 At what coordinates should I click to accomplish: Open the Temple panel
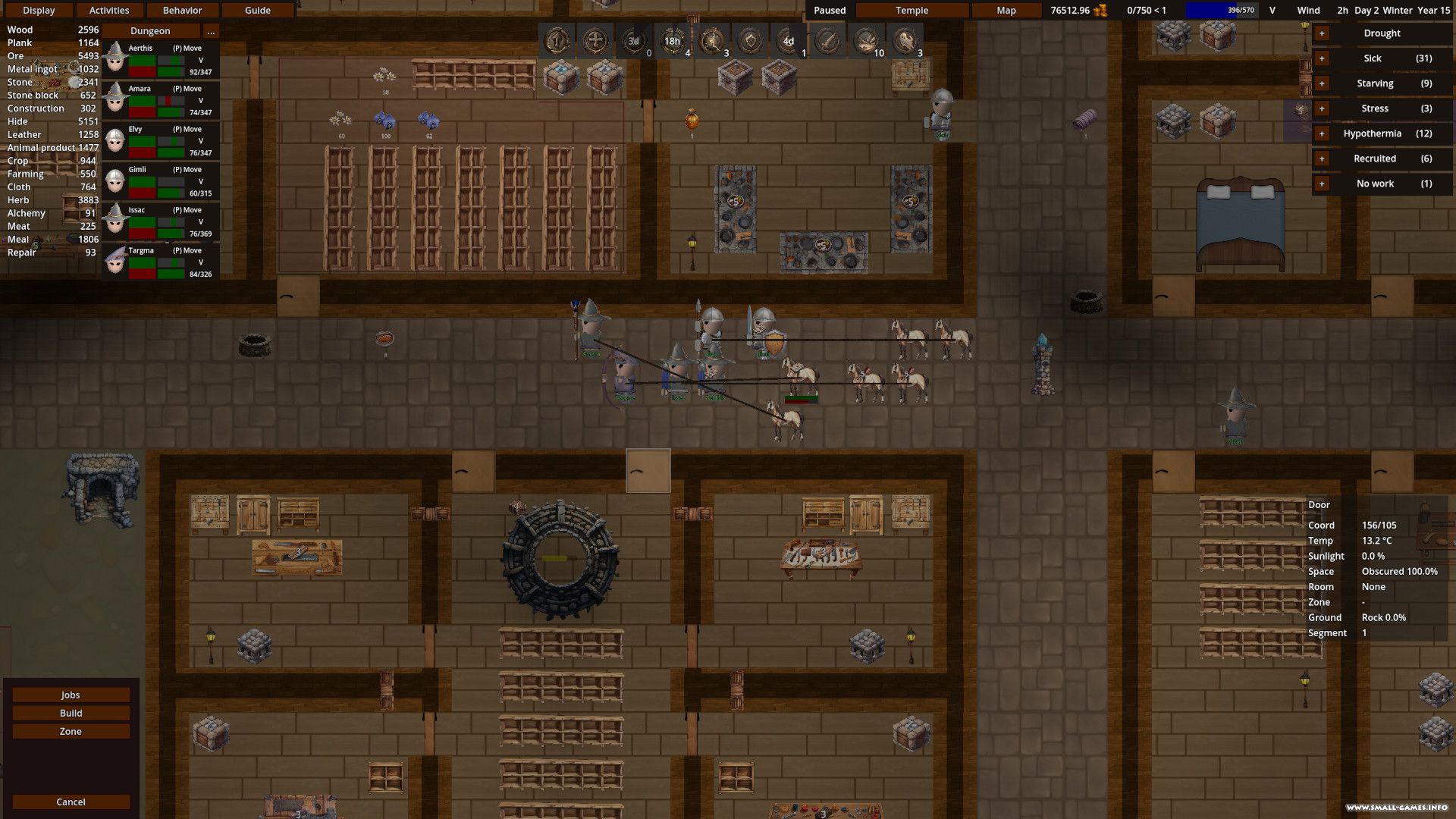(912, 11)
